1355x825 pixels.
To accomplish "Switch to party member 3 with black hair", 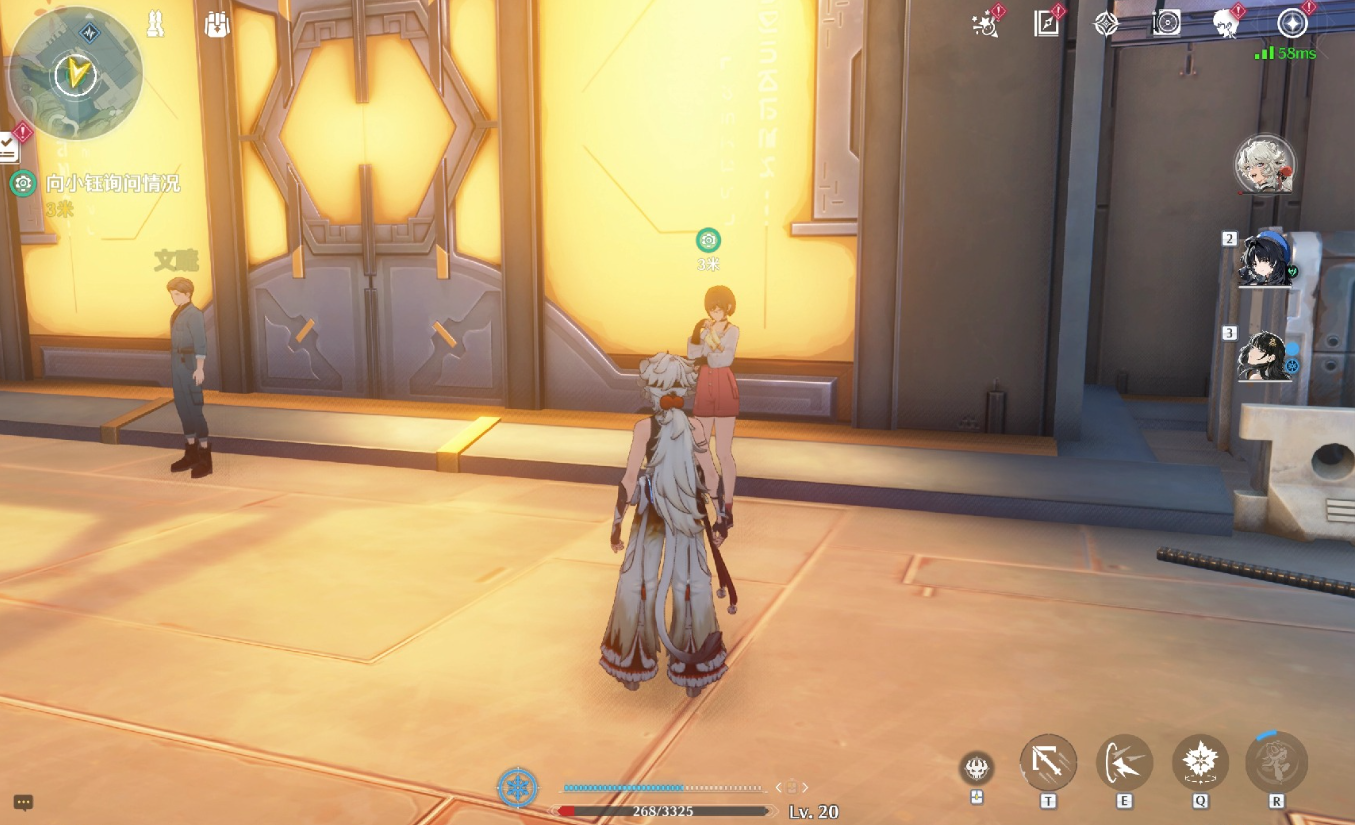I will point(1266,355).
